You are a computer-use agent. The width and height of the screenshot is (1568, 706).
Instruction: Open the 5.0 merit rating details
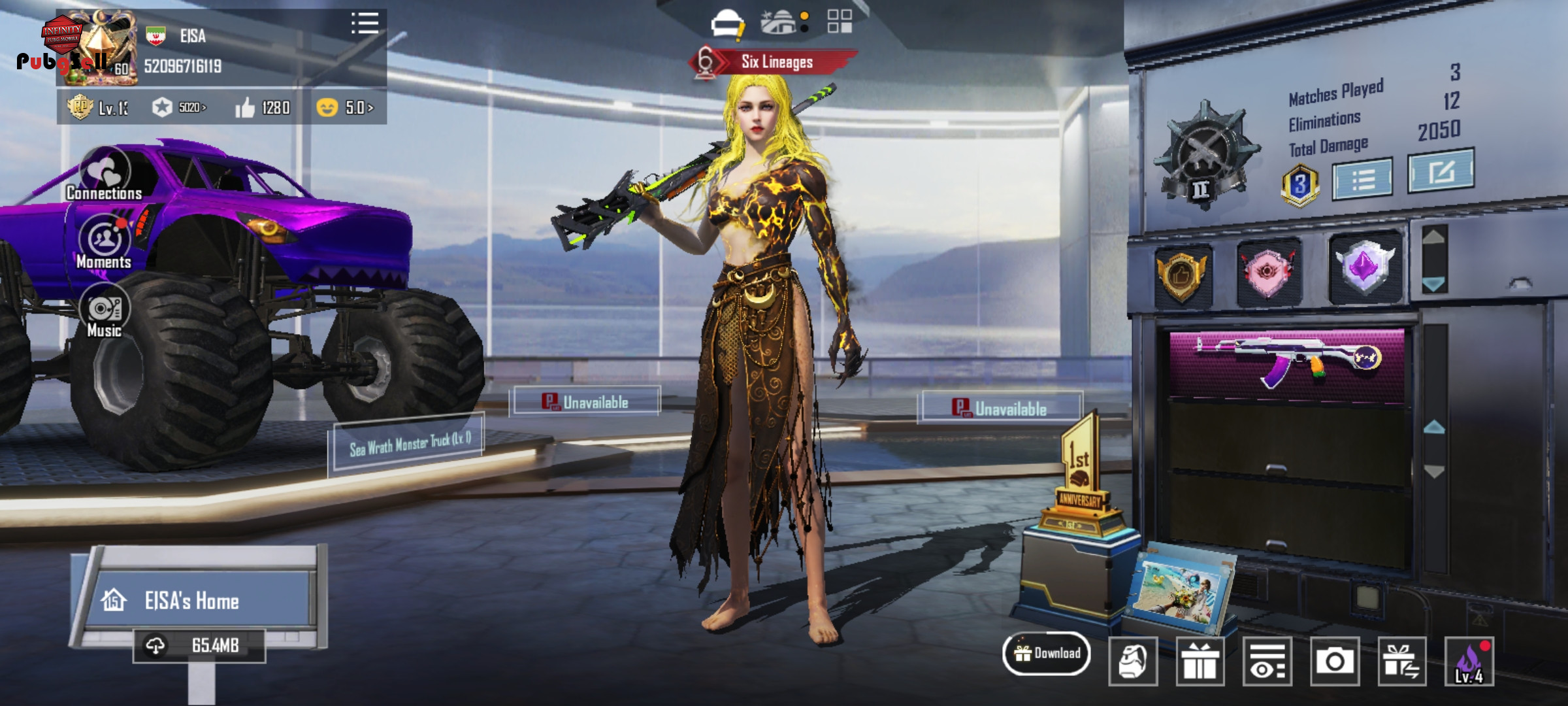(x=345, y=108)
